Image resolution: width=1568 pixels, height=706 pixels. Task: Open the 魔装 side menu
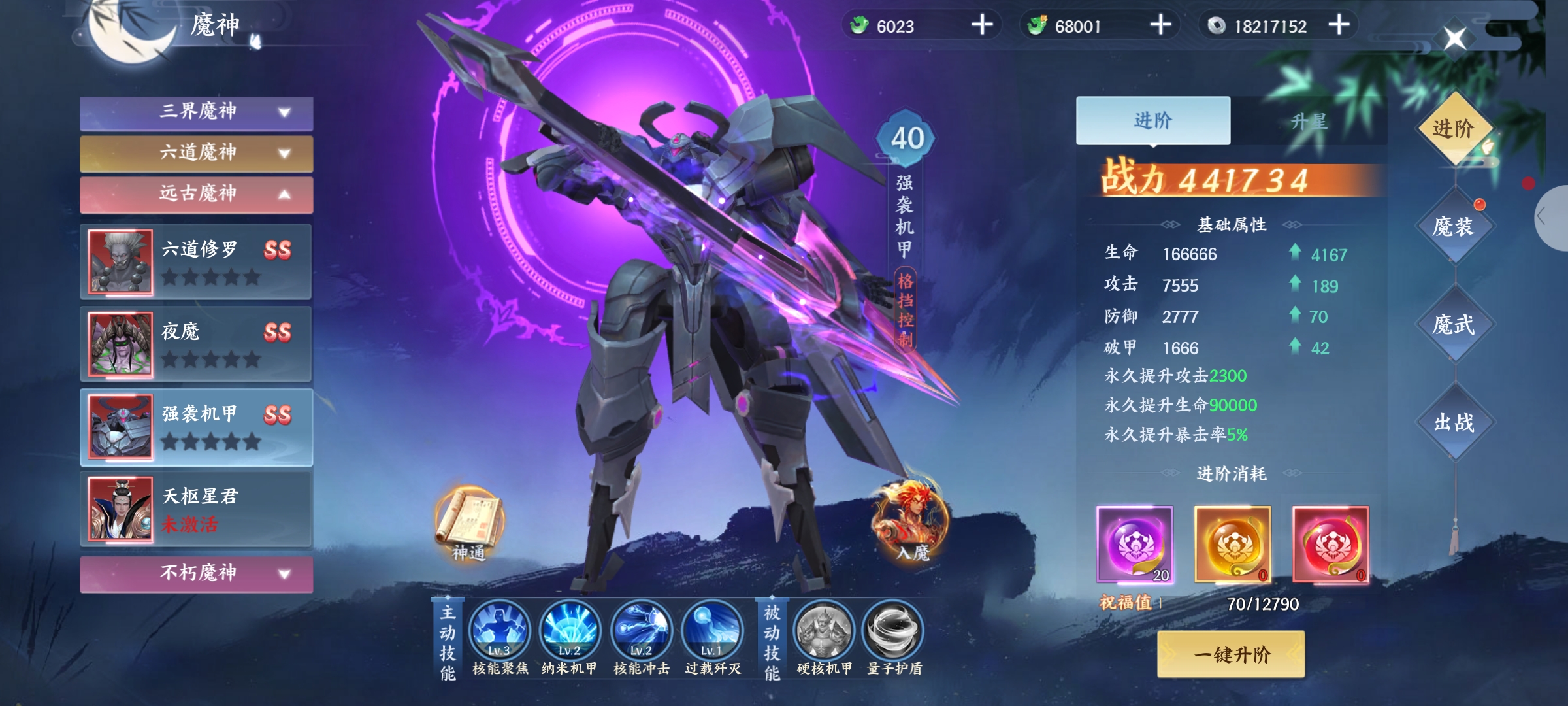coord(1454,227)
